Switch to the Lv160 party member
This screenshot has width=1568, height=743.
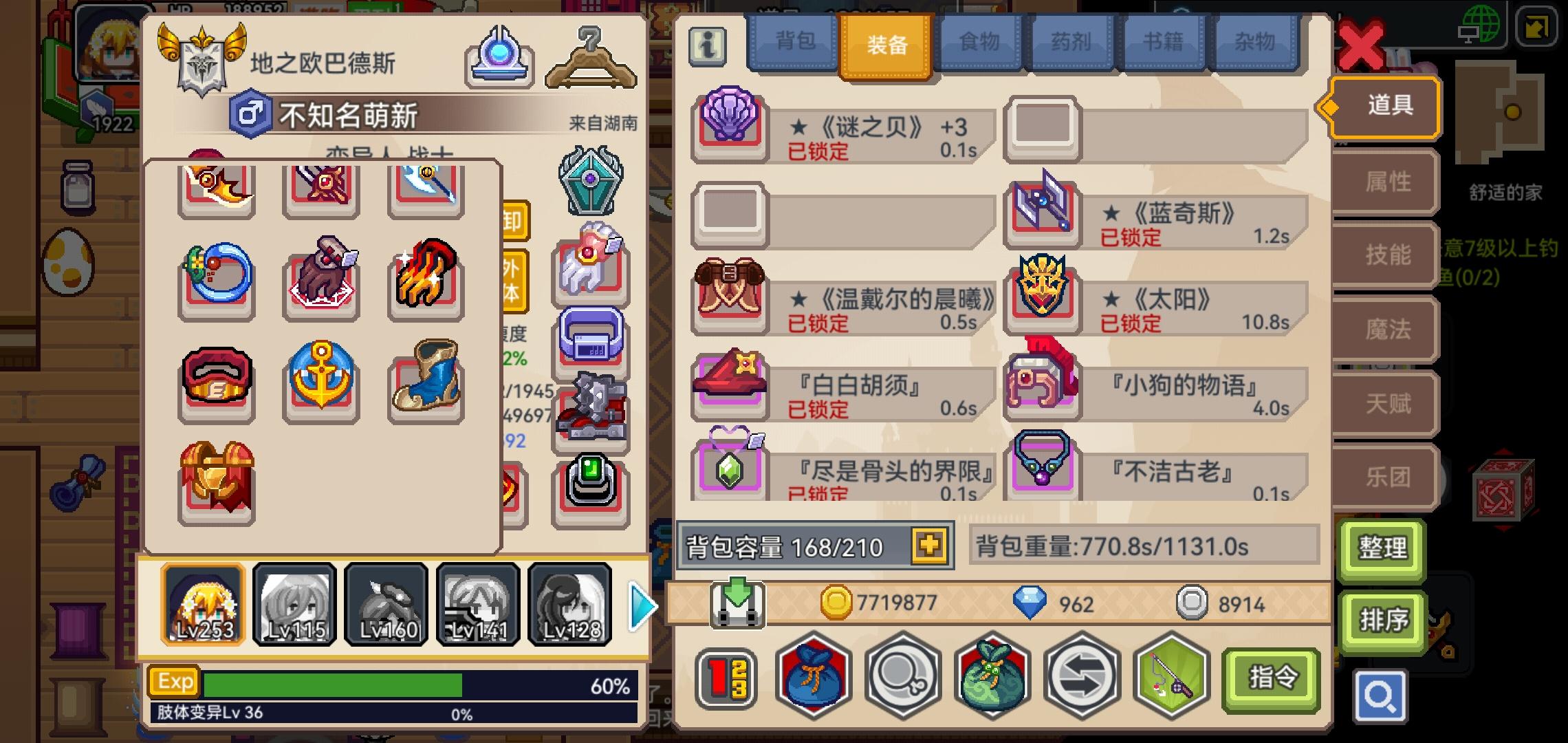[386, 604]
